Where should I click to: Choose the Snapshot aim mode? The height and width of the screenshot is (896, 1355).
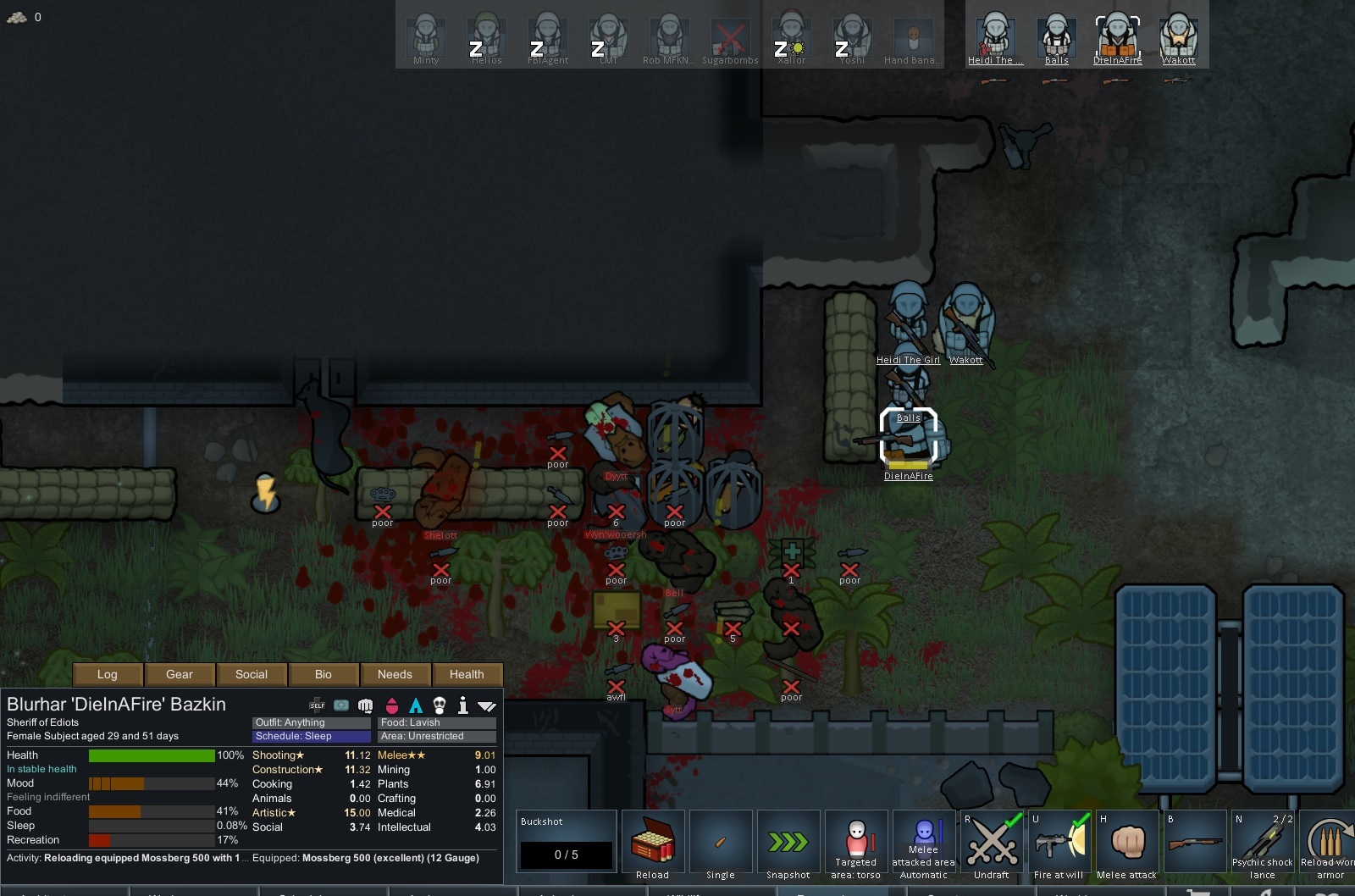point(788,843)
